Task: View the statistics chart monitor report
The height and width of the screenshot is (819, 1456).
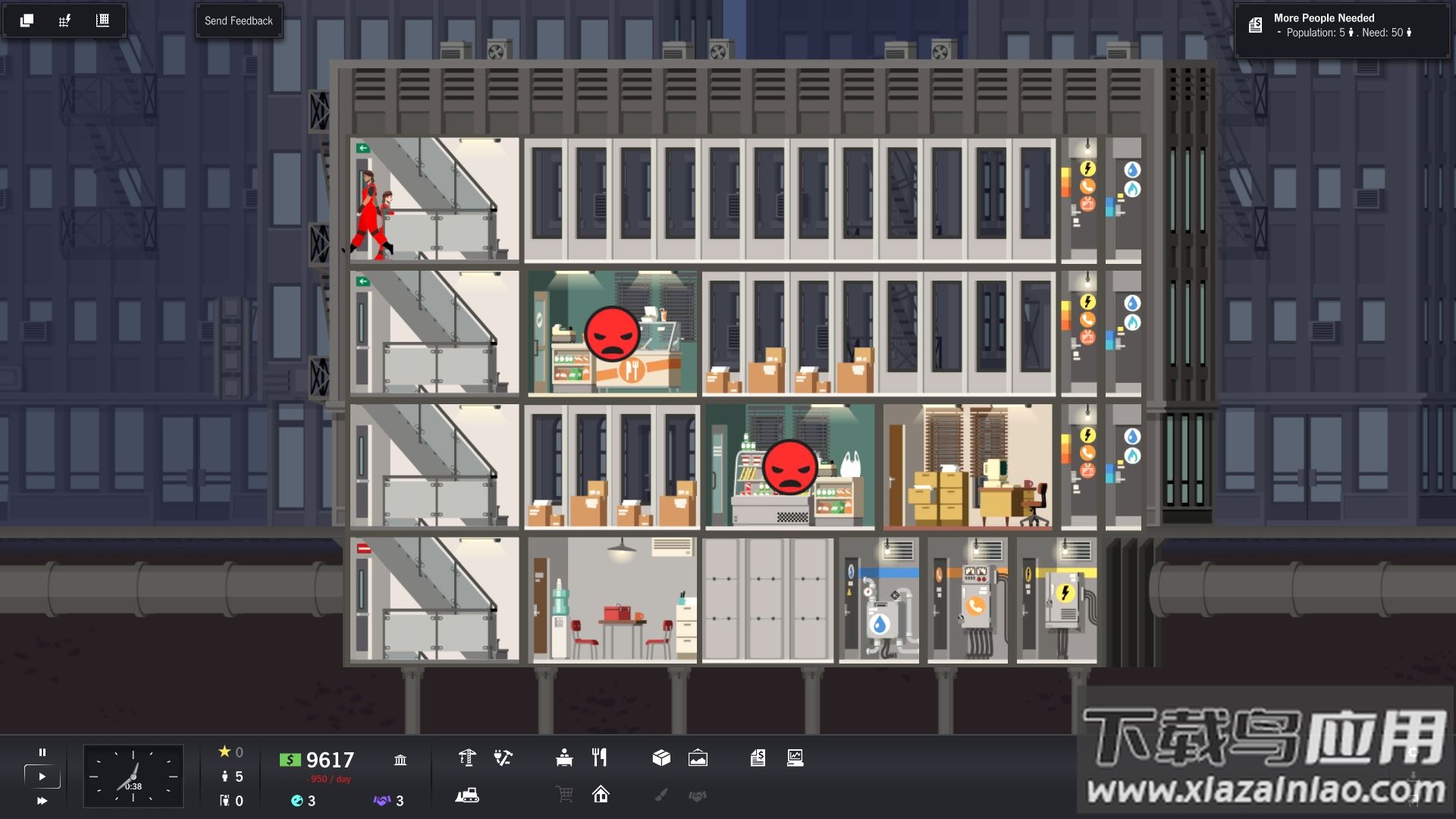Action: pos(795,758)
